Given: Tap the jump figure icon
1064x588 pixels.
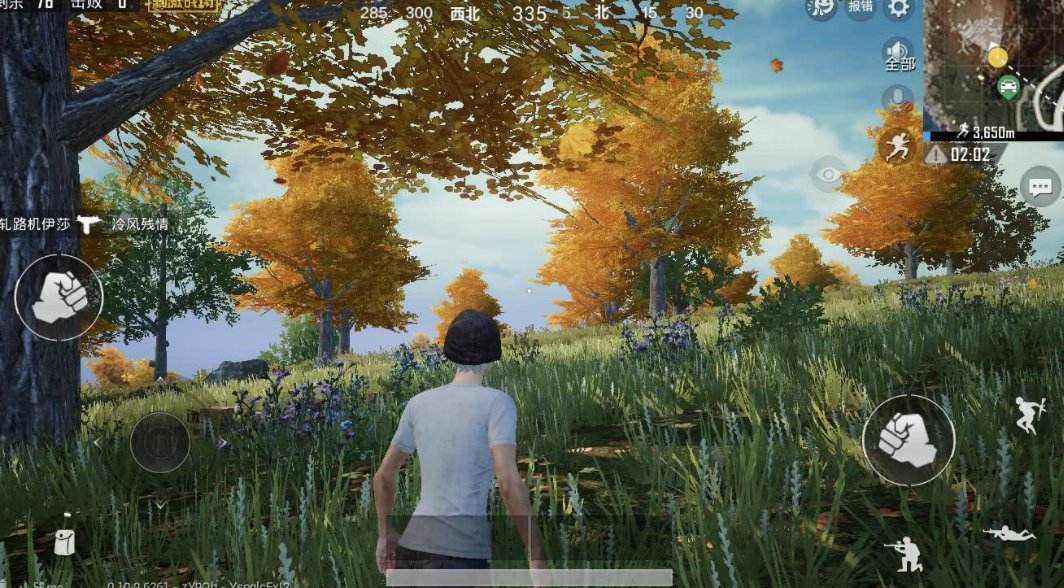Looking at the screenshot, I should click(x=1029, y=414).
